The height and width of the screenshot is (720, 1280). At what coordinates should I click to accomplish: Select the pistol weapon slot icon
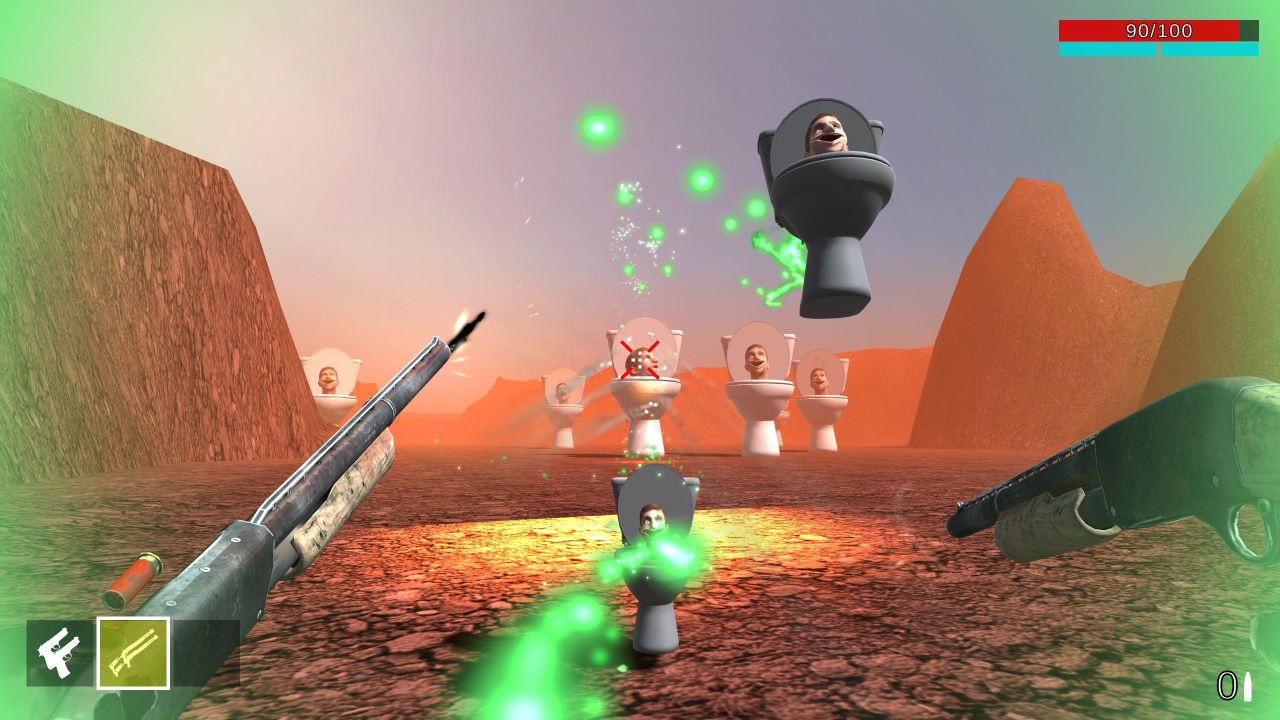(60, 651)
